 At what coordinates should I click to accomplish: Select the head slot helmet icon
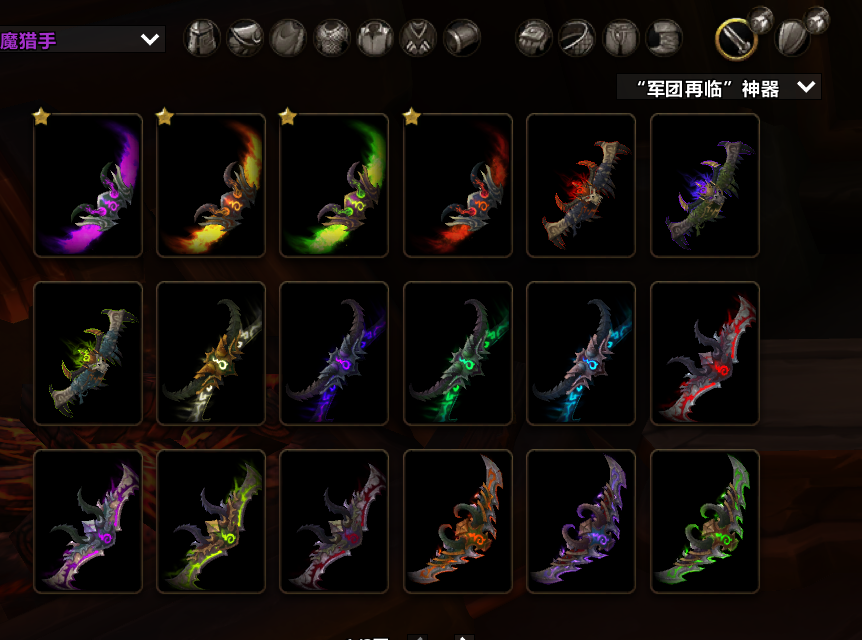(201, 38)
